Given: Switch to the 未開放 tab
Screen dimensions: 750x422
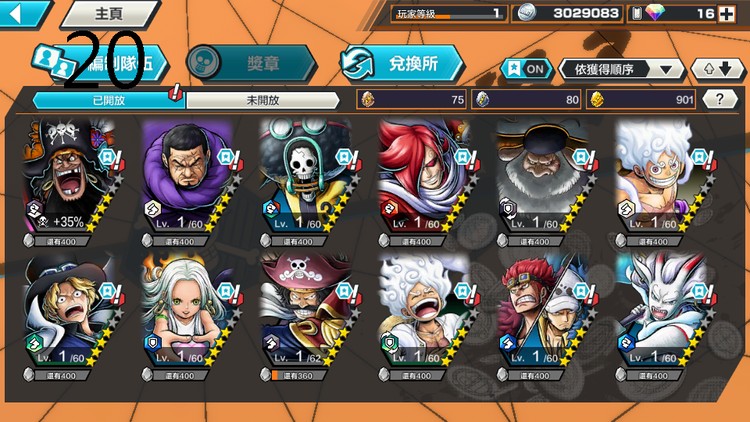Looking at the screenshot, I should [262, 100].
